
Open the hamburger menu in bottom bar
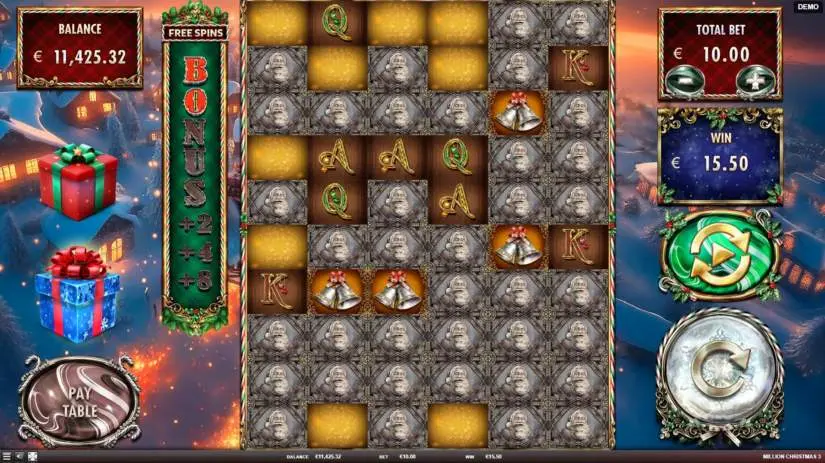click(5, 456)
